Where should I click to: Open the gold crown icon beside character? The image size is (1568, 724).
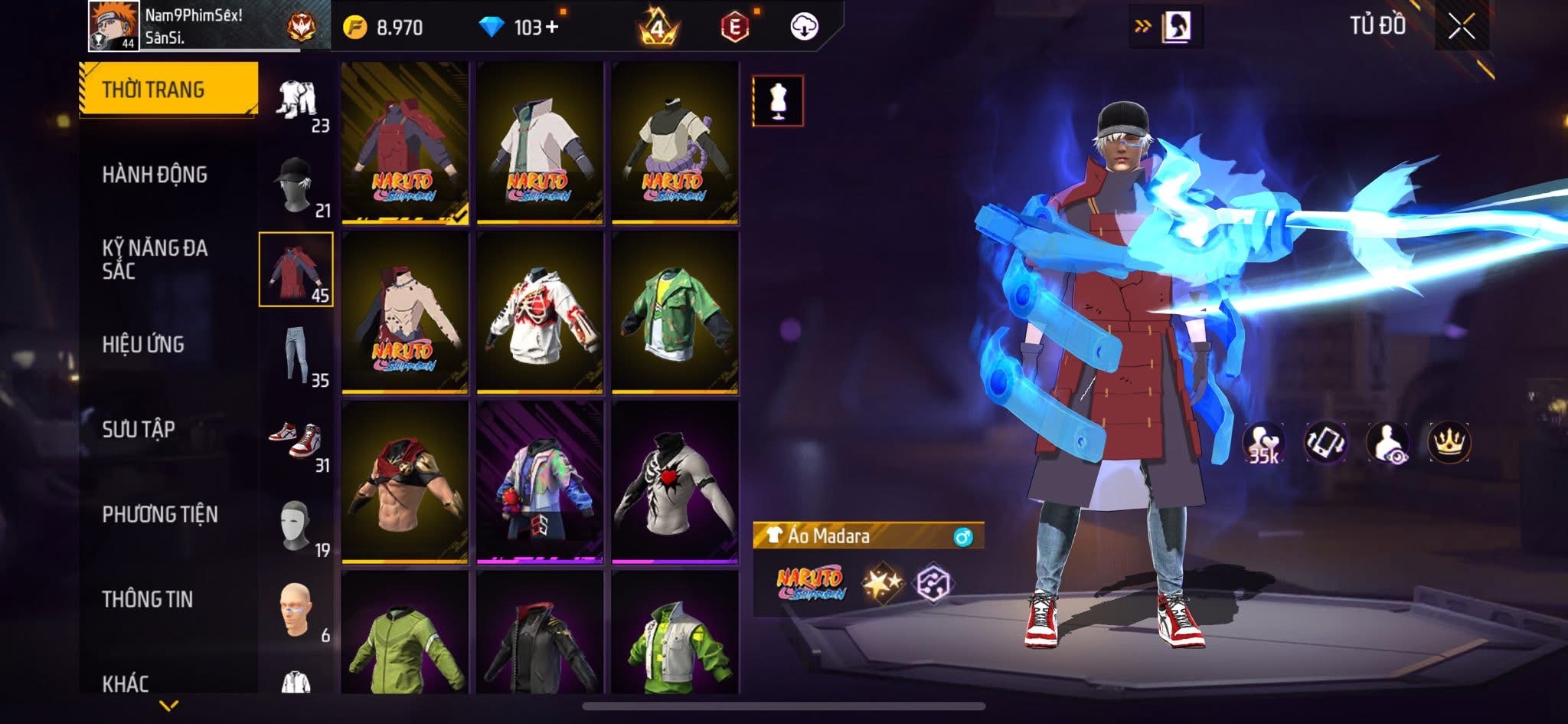[x=1449, y=443]
